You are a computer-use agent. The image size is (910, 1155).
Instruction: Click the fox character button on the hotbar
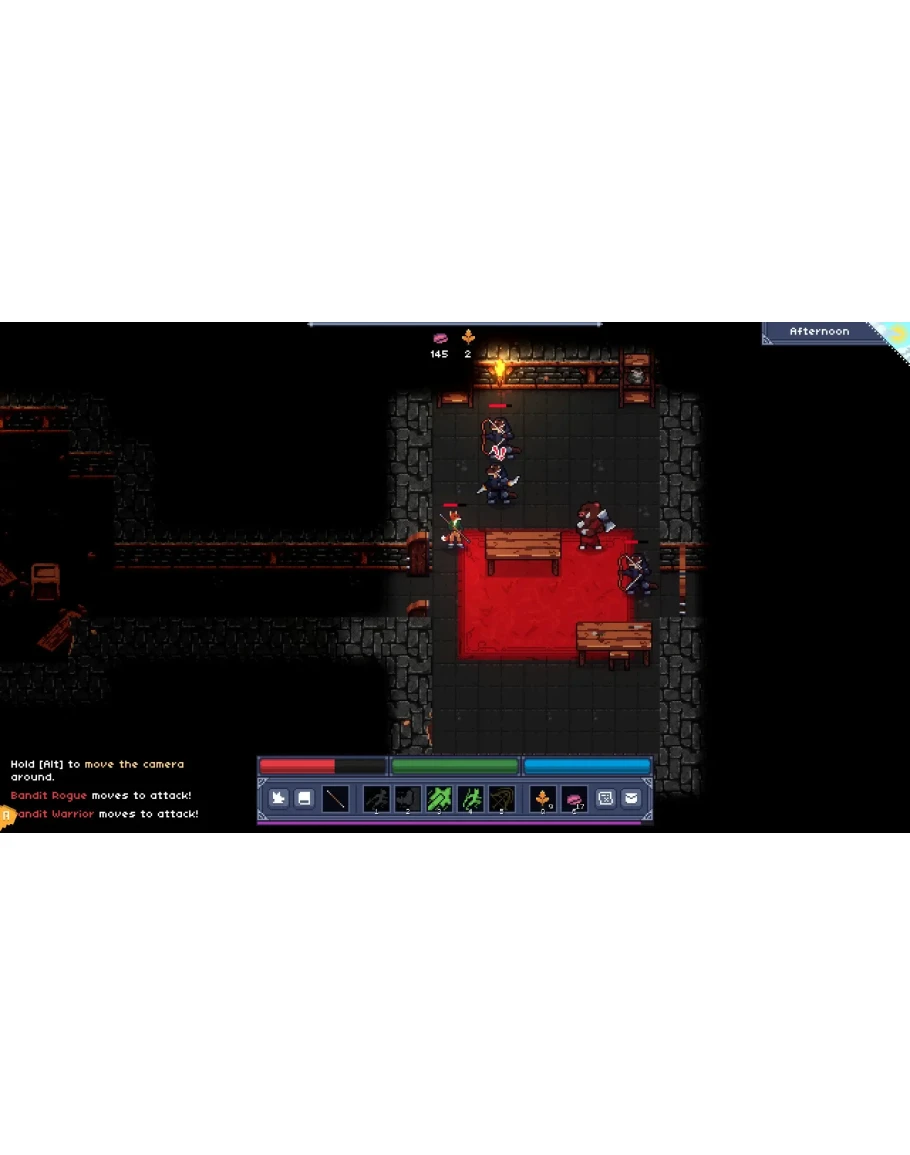pyautogui.click(x=279, y=798)
